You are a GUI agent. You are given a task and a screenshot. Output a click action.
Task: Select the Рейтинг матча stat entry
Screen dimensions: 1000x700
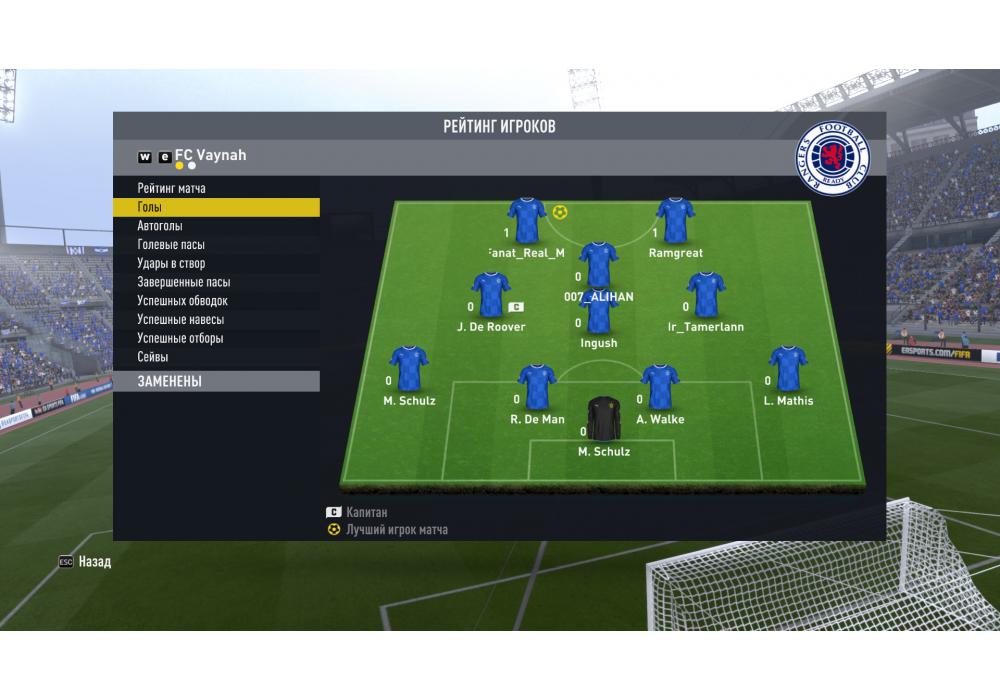click(171, 189)
